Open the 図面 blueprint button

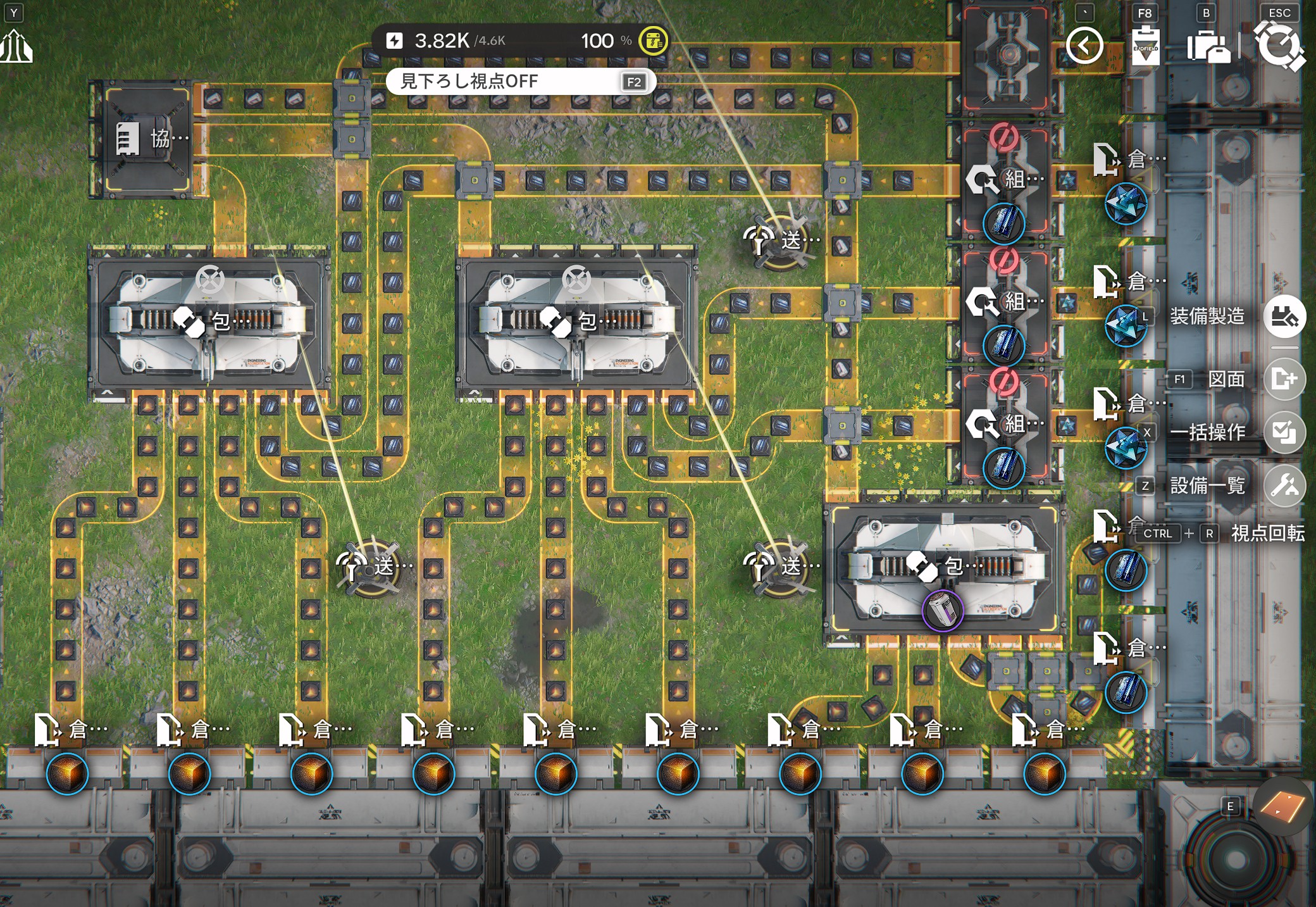pyautogui.click(x=1284, y=379)
